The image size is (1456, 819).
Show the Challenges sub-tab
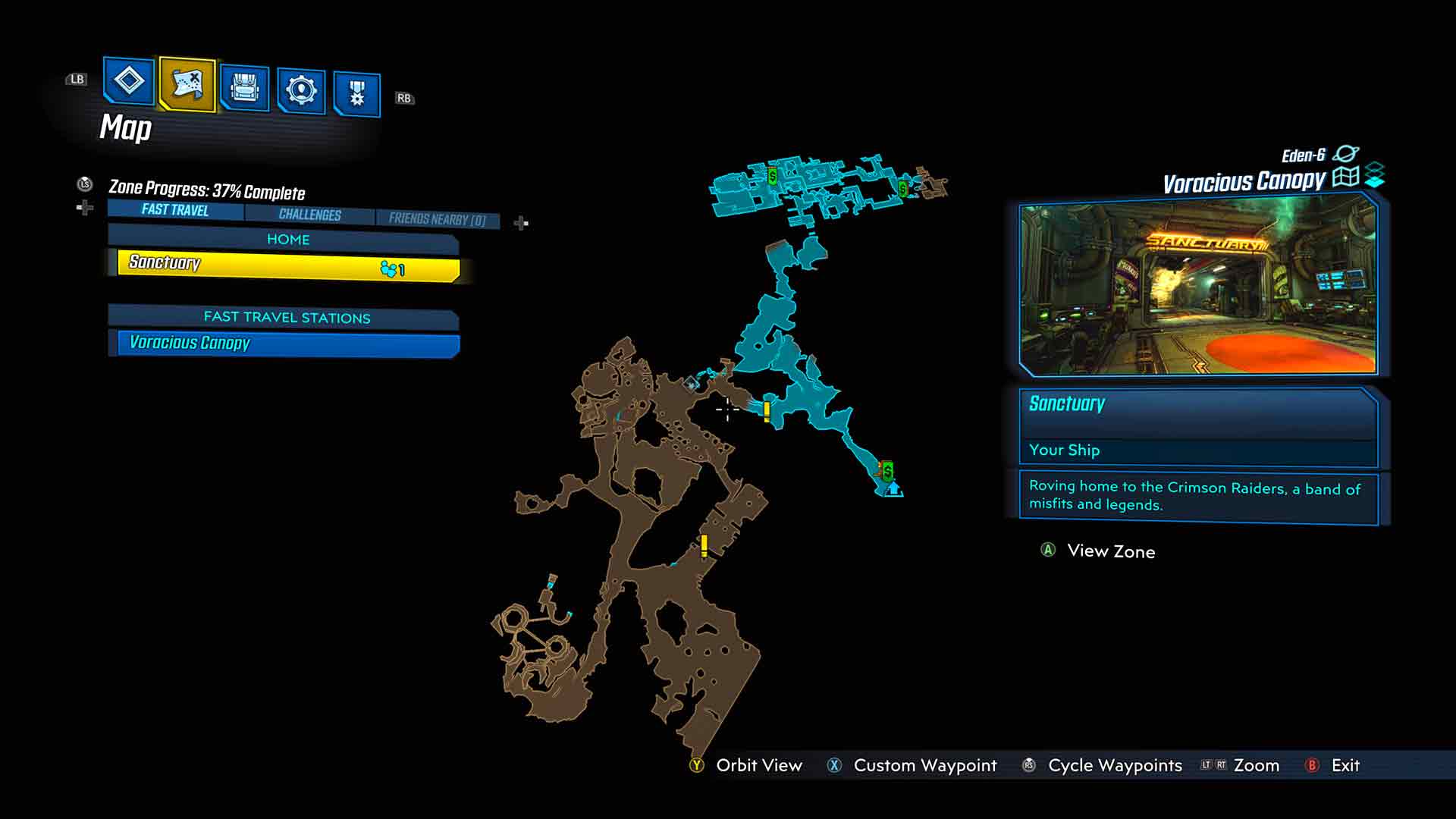click(x=309, y=215)
